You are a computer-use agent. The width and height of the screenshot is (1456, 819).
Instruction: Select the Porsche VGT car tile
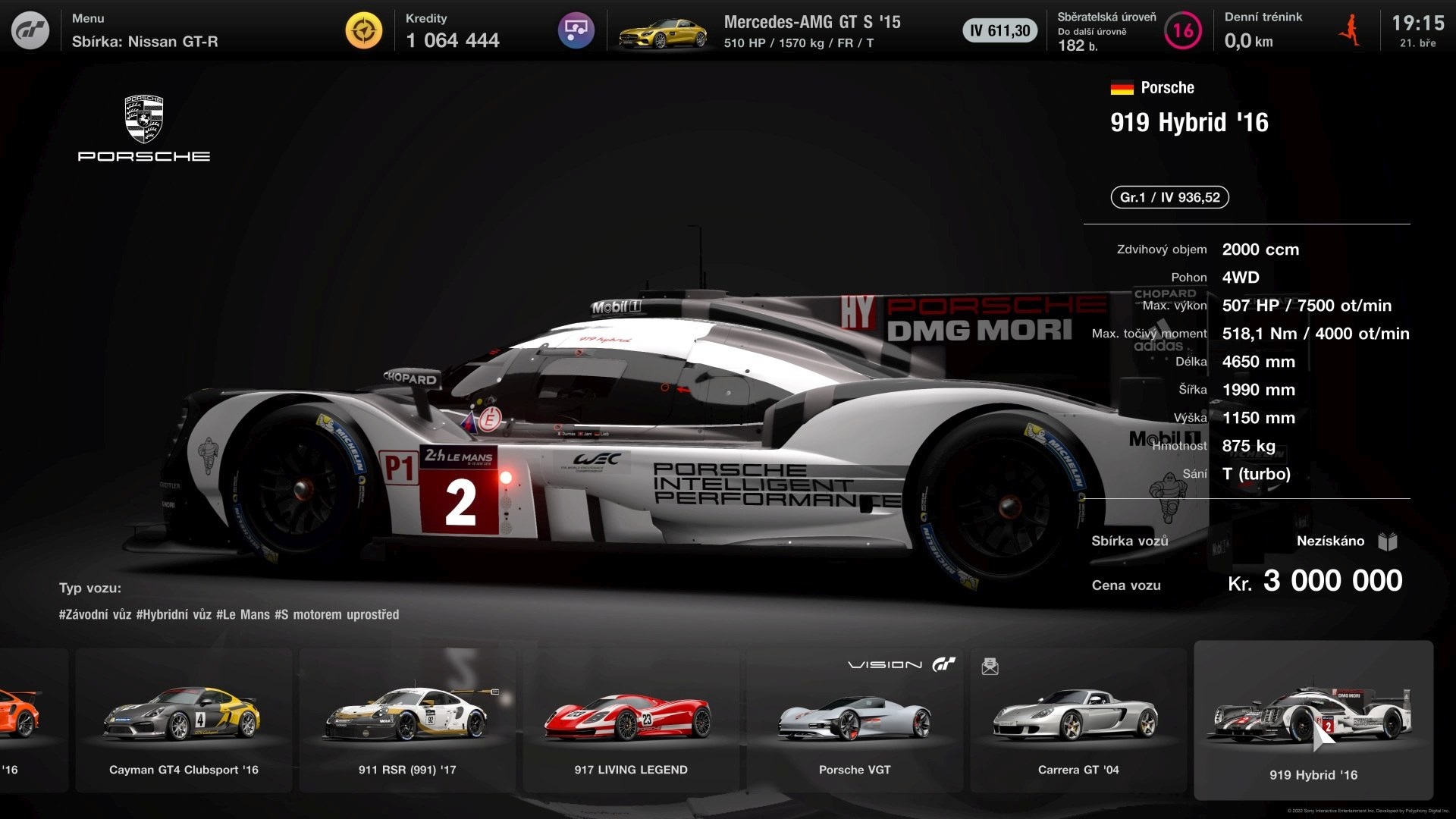pos(855,720)
